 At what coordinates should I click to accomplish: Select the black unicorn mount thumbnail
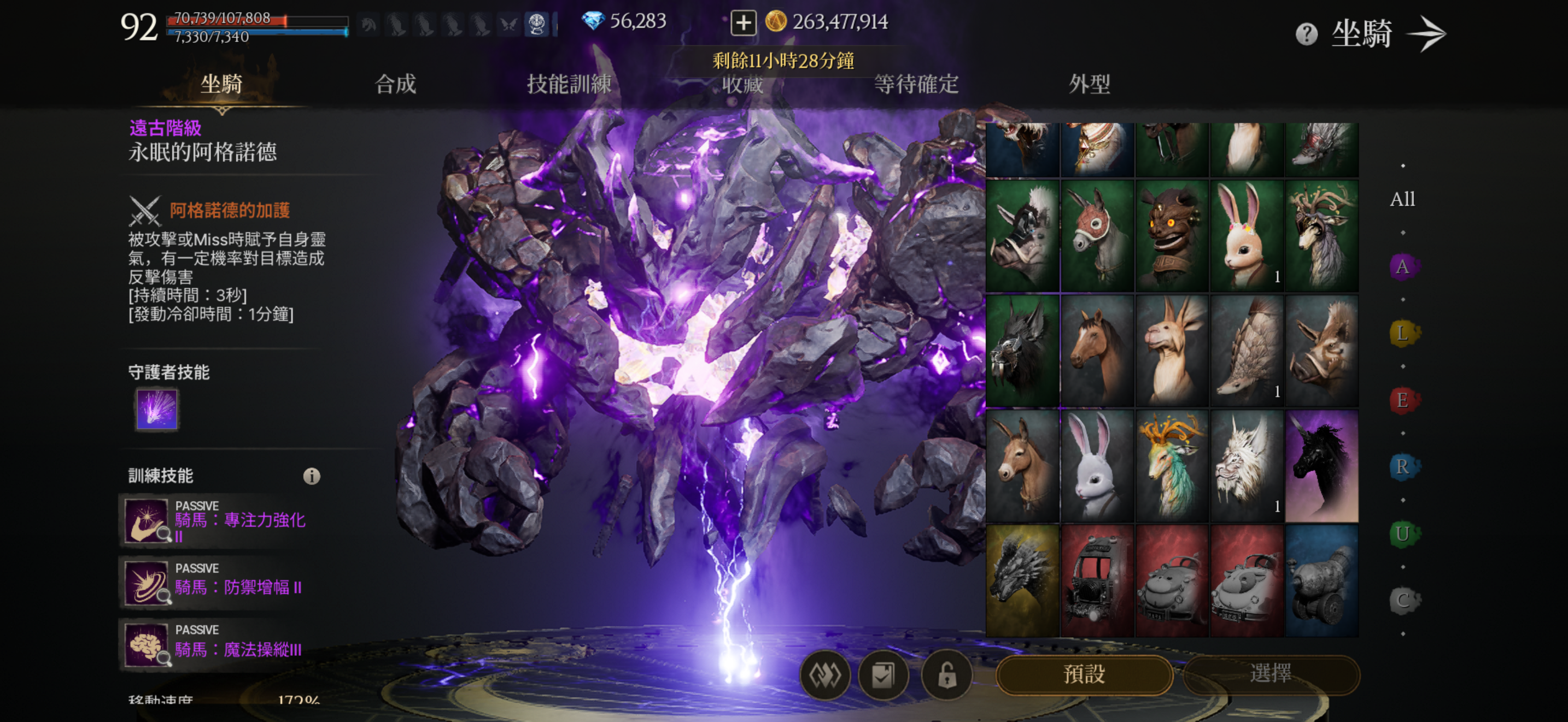(x=1321, y=465)
